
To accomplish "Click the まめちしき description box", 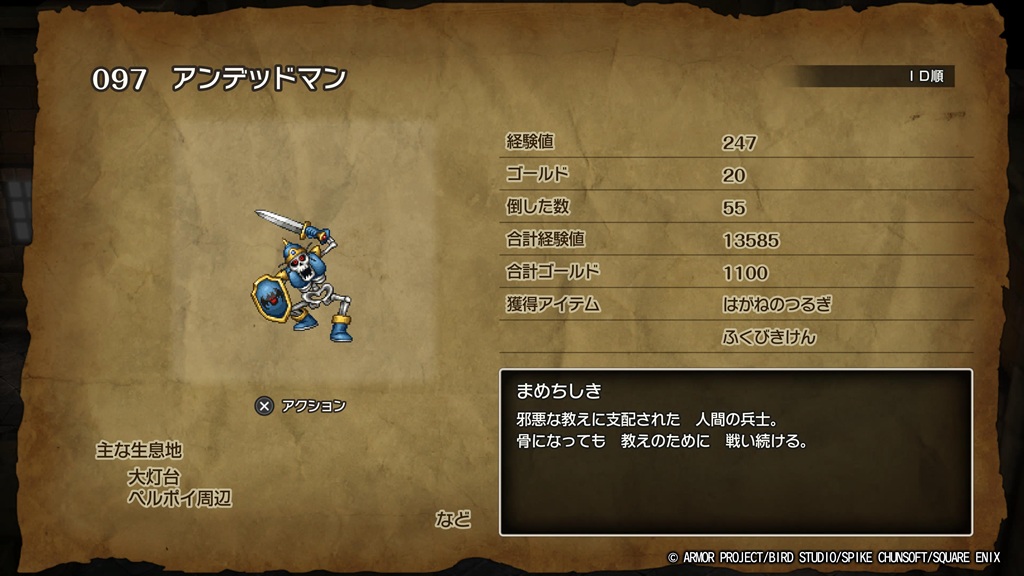I will [735, 452].
